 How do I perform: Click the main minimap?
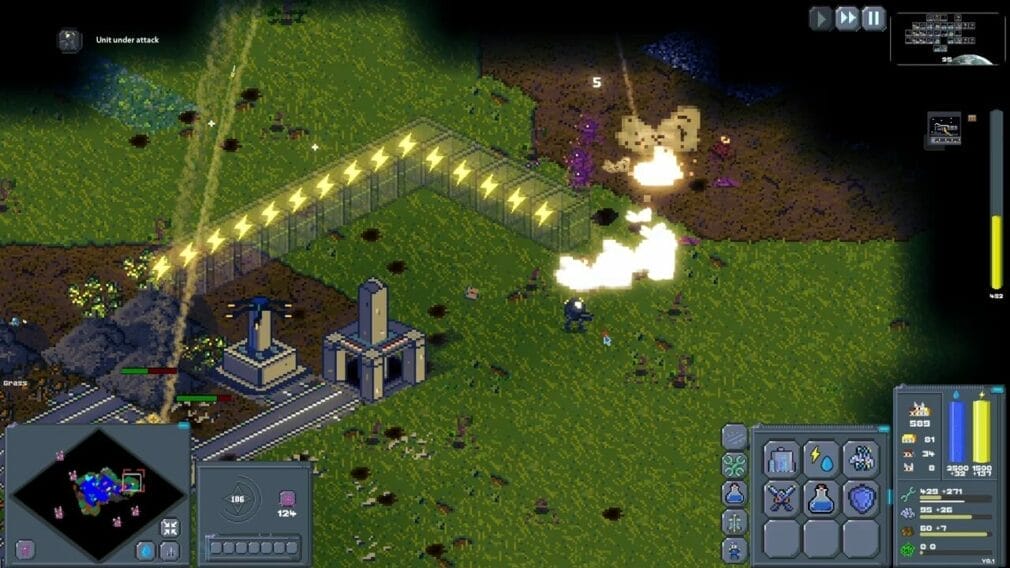click(97, 490)
